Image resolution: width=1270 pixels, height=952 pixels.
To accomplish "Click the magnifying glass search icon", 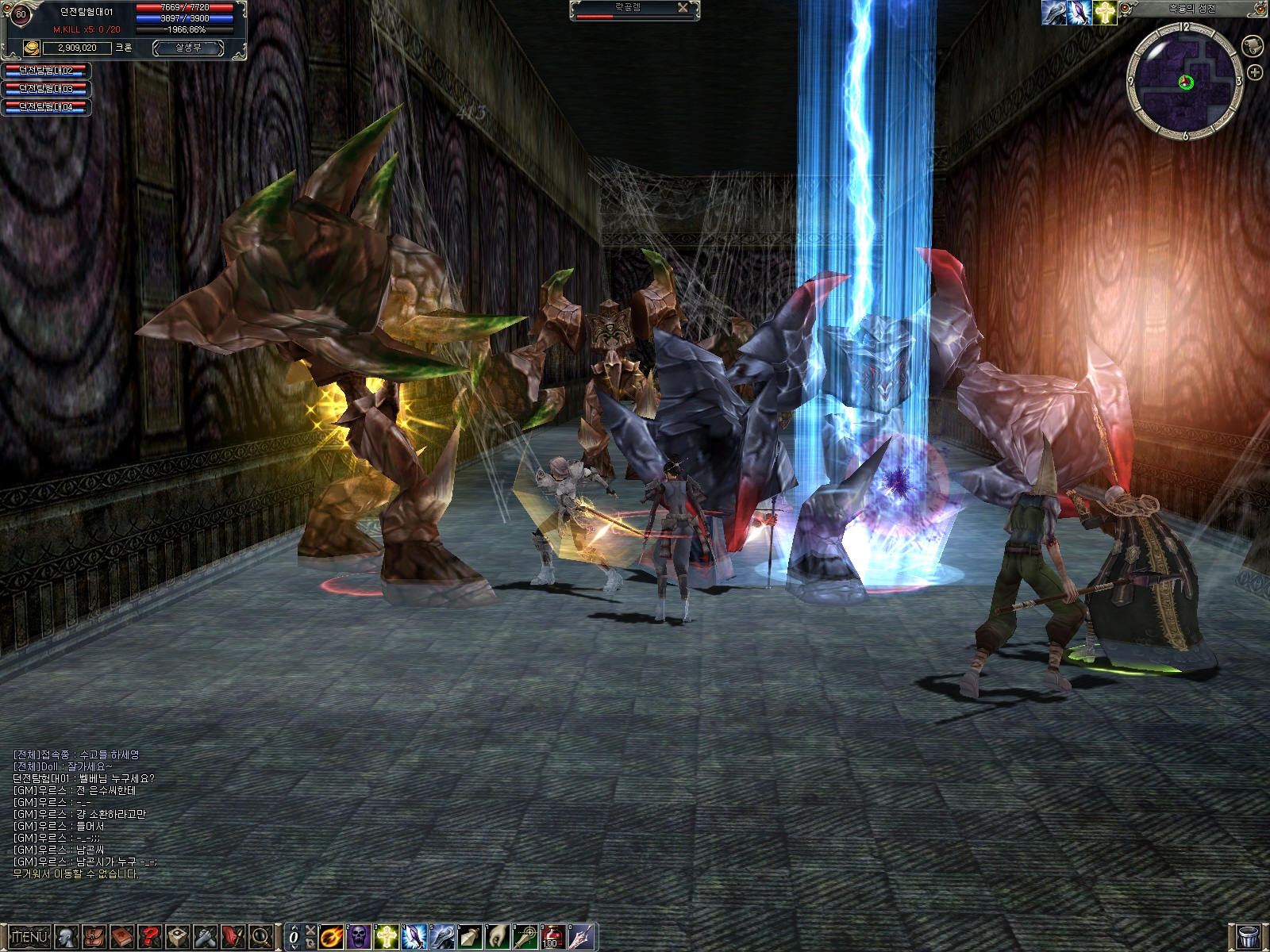I will tap(261, 937).
